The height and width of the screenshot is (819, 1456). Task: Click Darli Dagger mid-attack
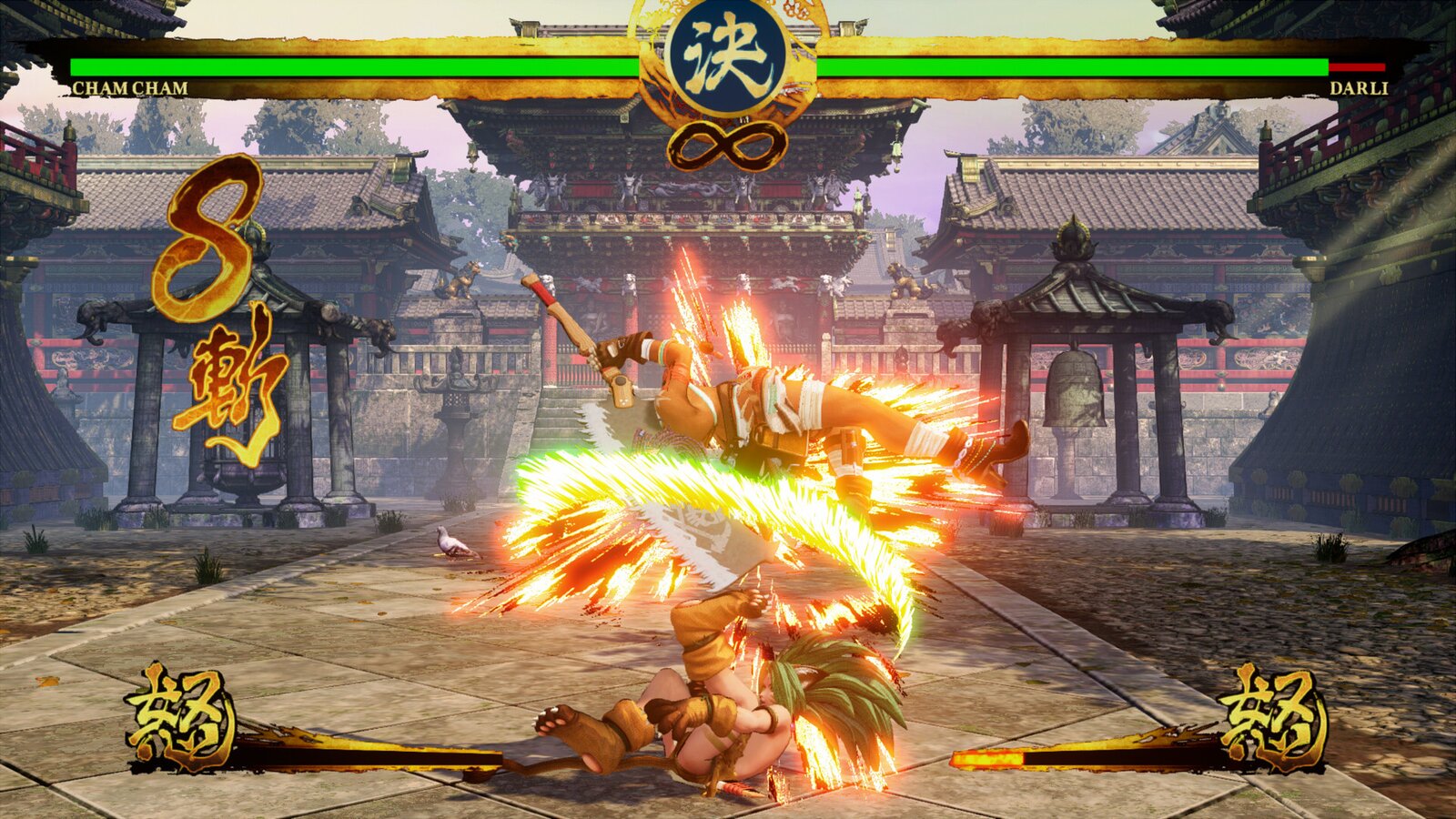coord(792,409)
